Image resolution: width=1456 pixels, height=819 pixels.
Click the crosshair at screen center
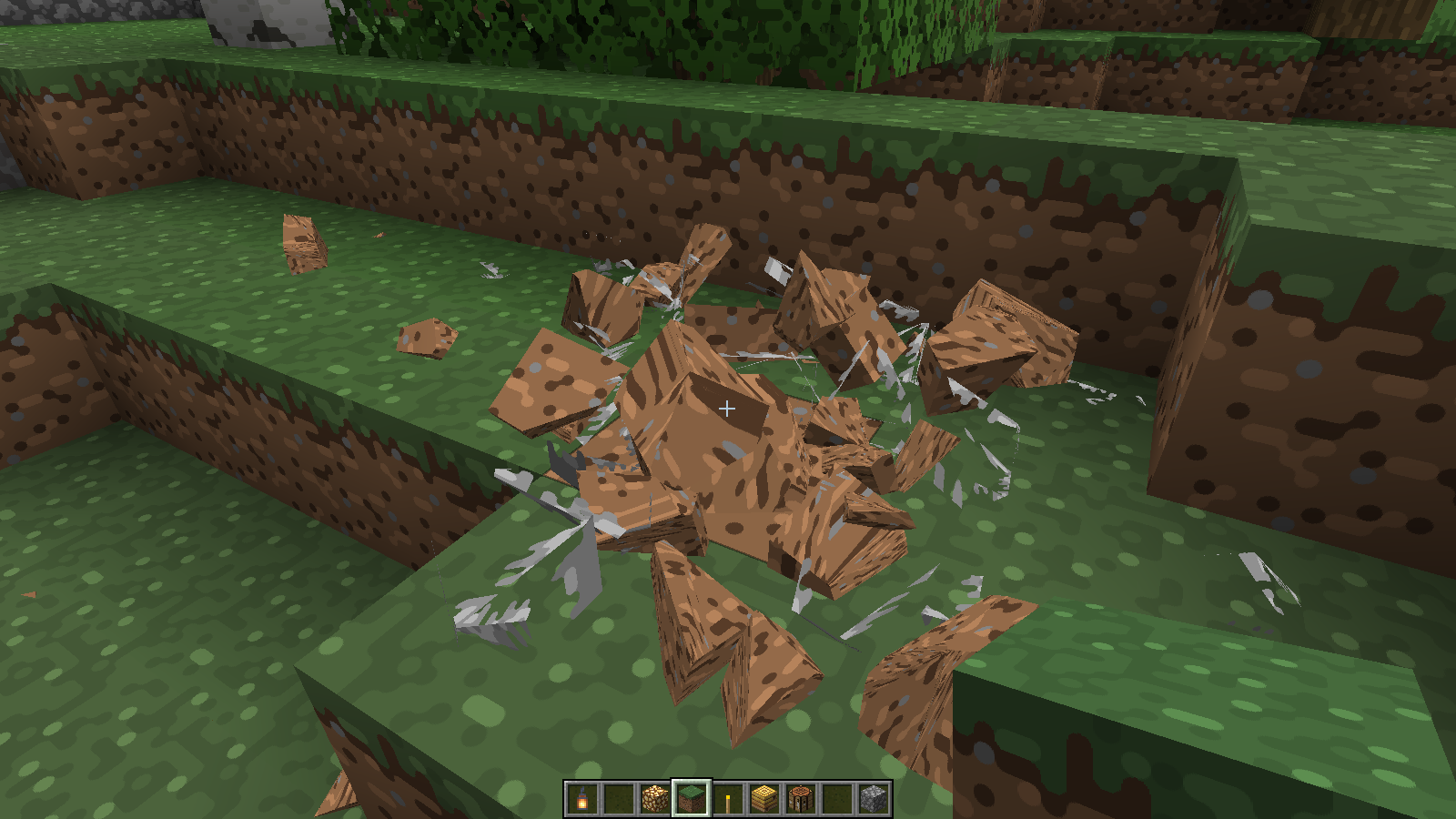click(x=728, y=409)
